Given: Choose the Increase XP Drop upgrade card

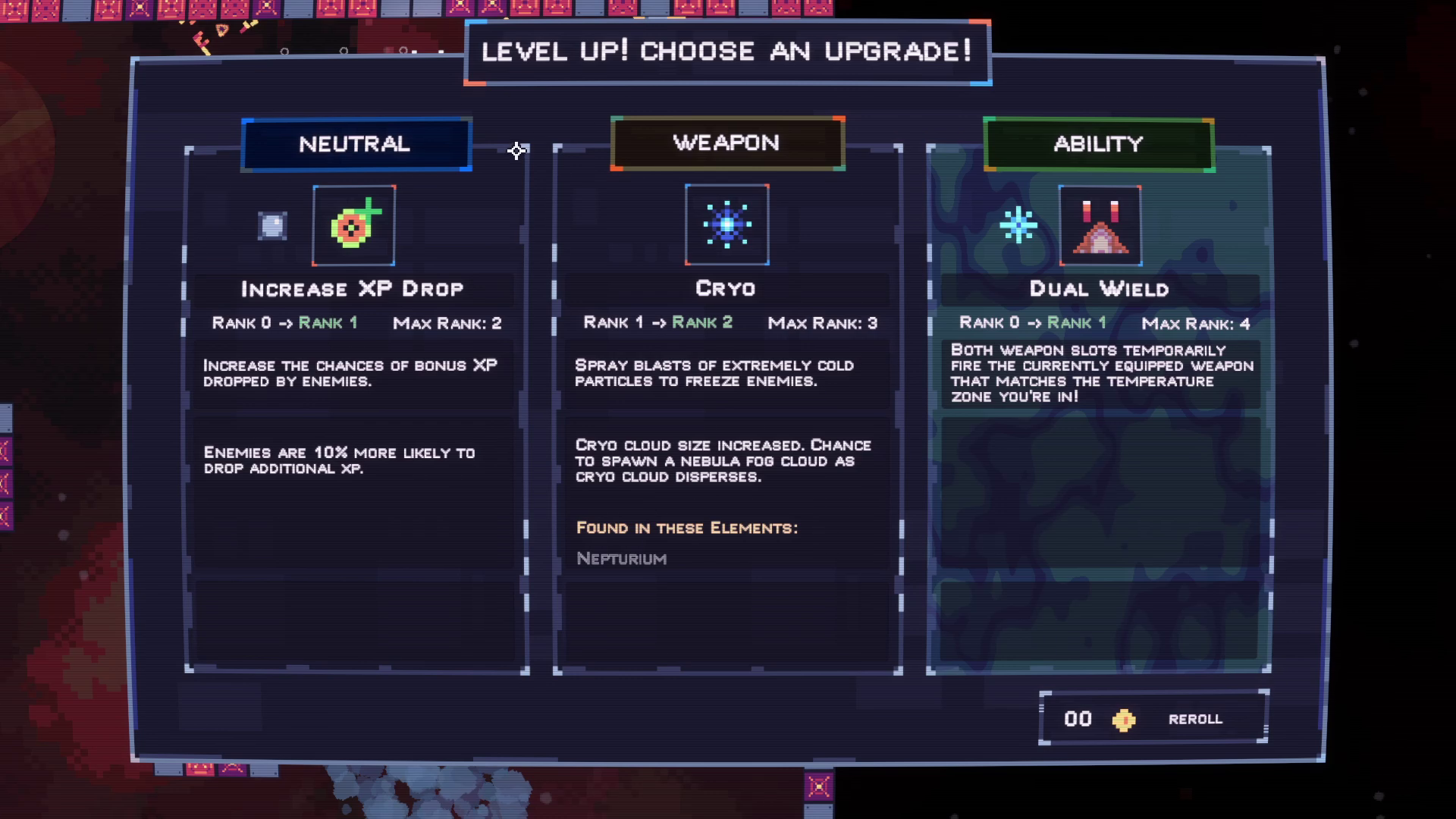Looking at the screenshot, I should (356, 409).
